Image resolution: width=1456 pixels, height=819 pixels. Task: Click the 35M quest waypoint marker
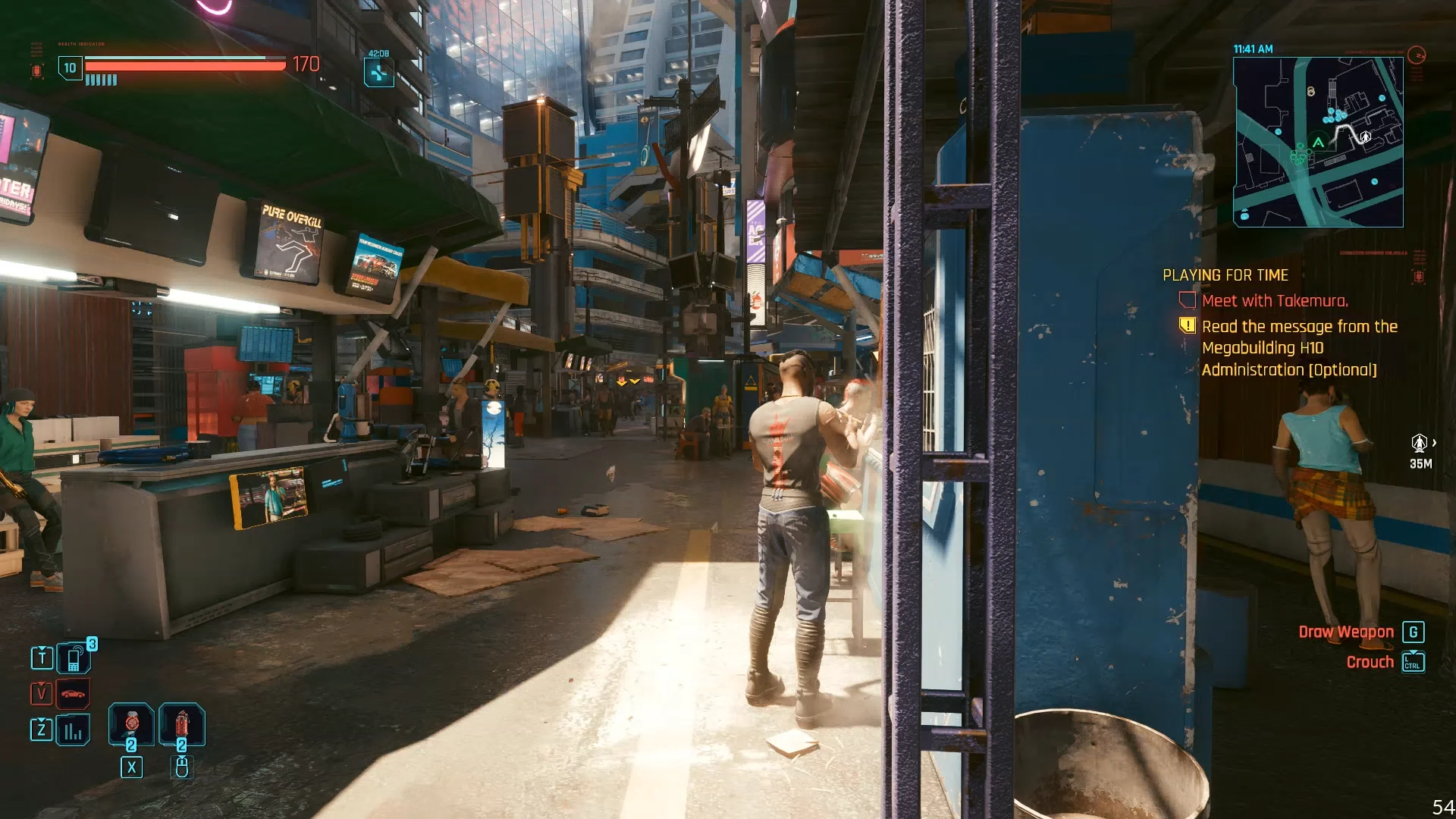pyautogui.click(x=1419, y=444)
